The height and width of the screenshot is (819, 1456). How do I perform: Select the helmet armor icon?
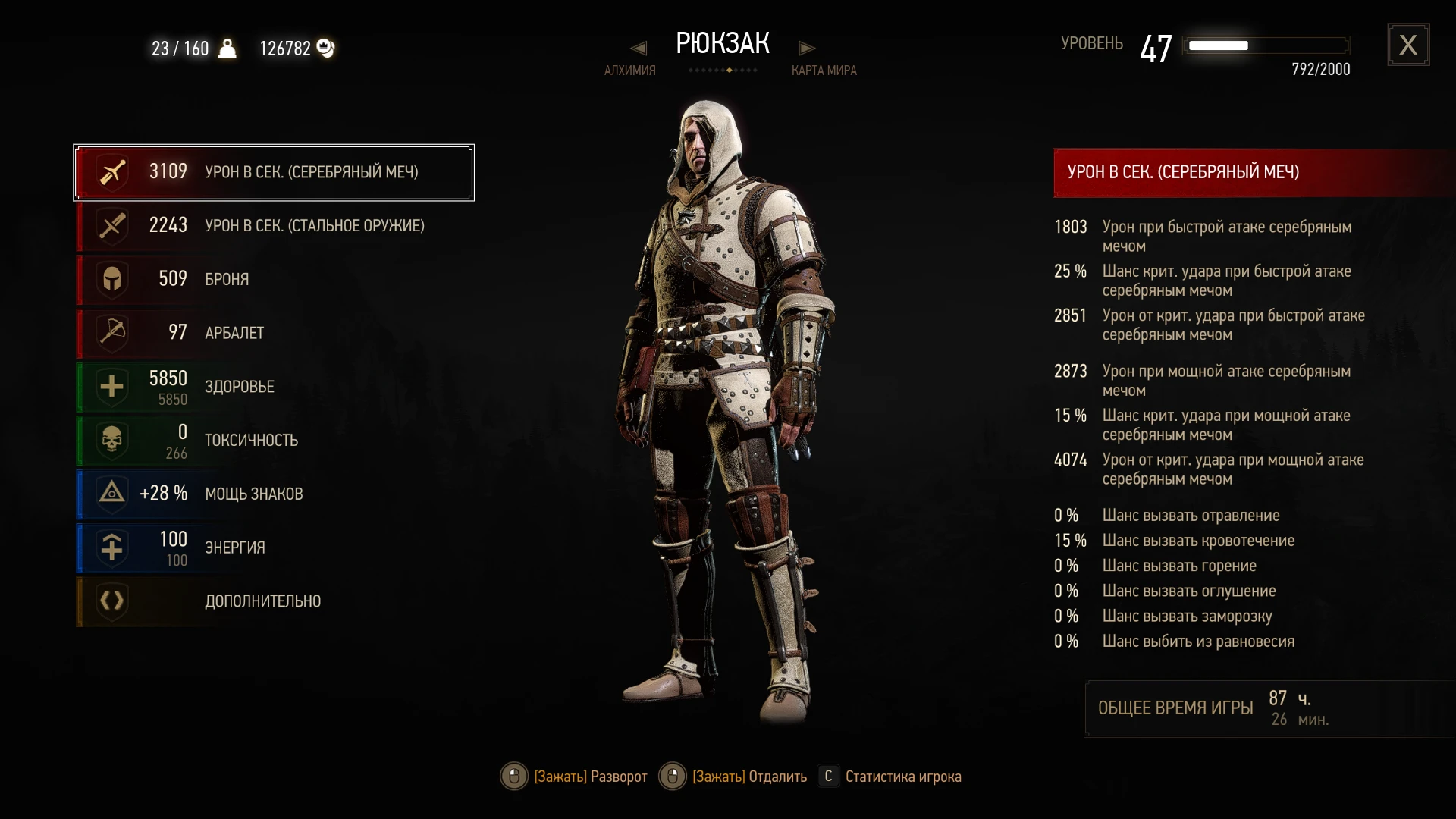[111, 279]
